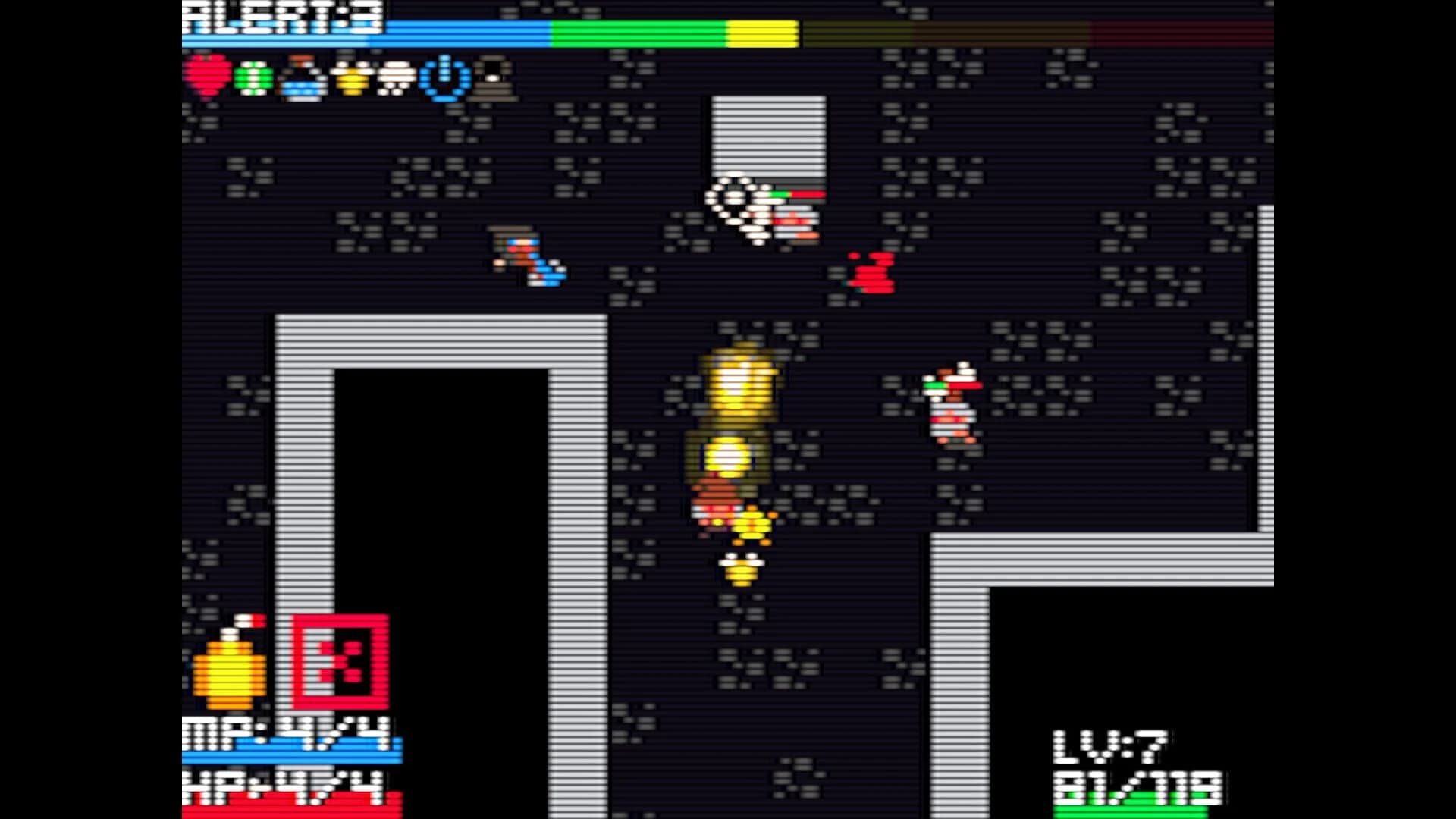Select the red heart health icon
This screenshot has width=1456, height=819.
[x=209, y=76]
